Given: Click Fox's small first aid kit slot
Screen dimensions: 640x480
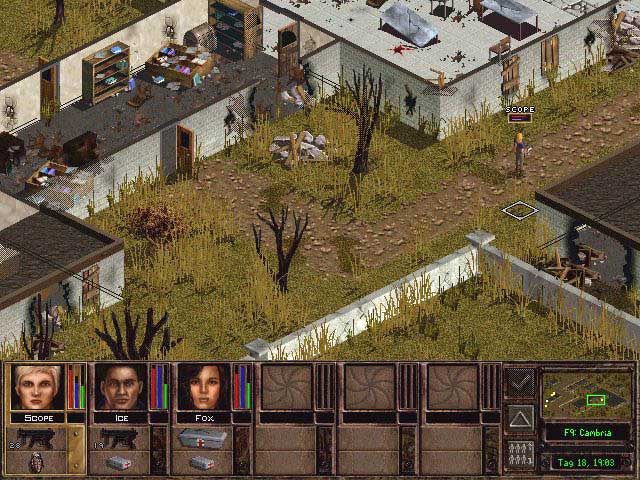Looking at the screenshot, I should (x=204, y=463).
